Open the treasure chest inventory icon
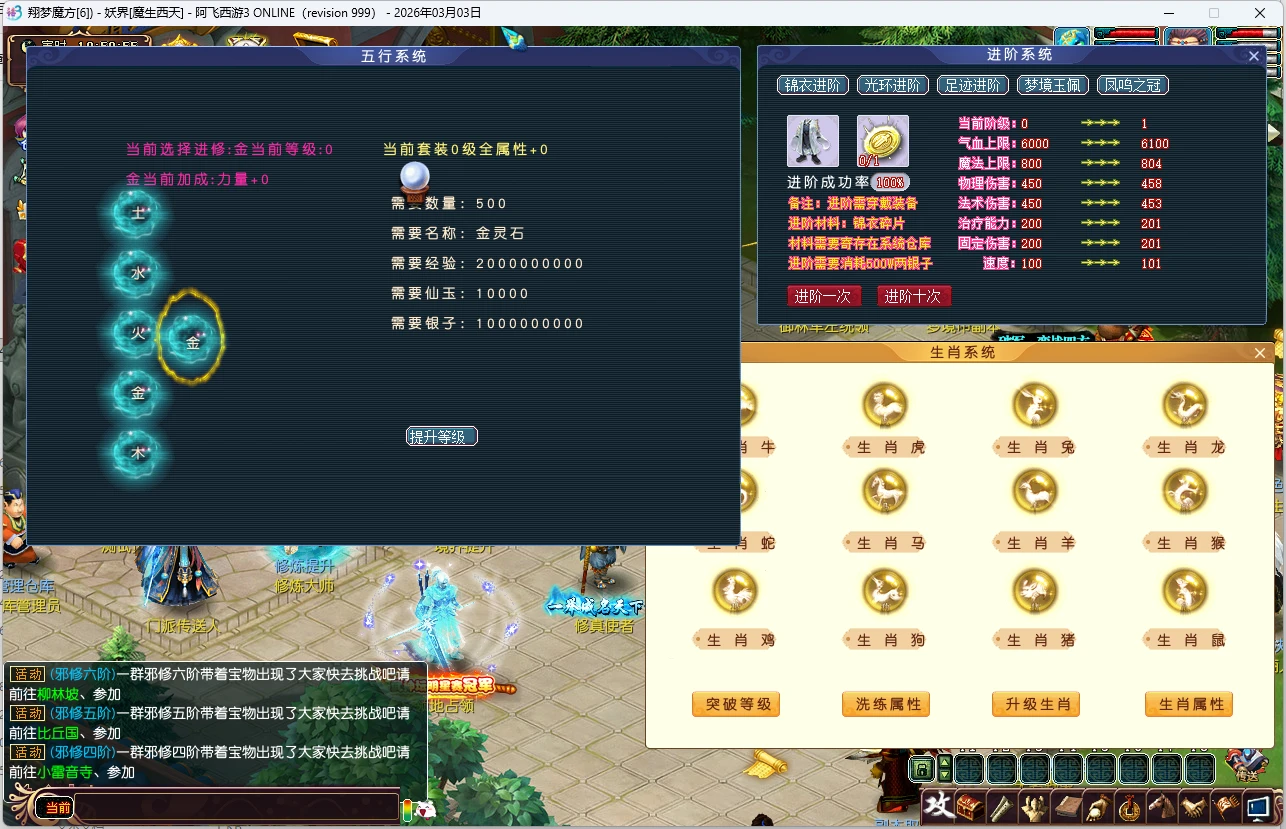The image size is (1286, 829). [969, 806]
